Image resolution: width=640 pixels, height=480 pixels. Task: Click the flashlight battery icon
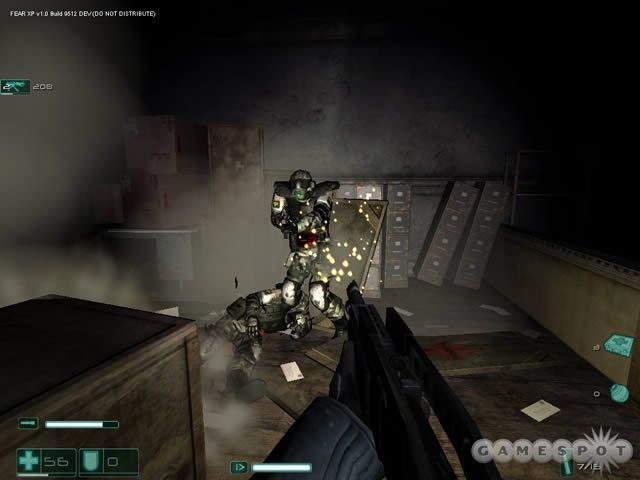(28, 424)
